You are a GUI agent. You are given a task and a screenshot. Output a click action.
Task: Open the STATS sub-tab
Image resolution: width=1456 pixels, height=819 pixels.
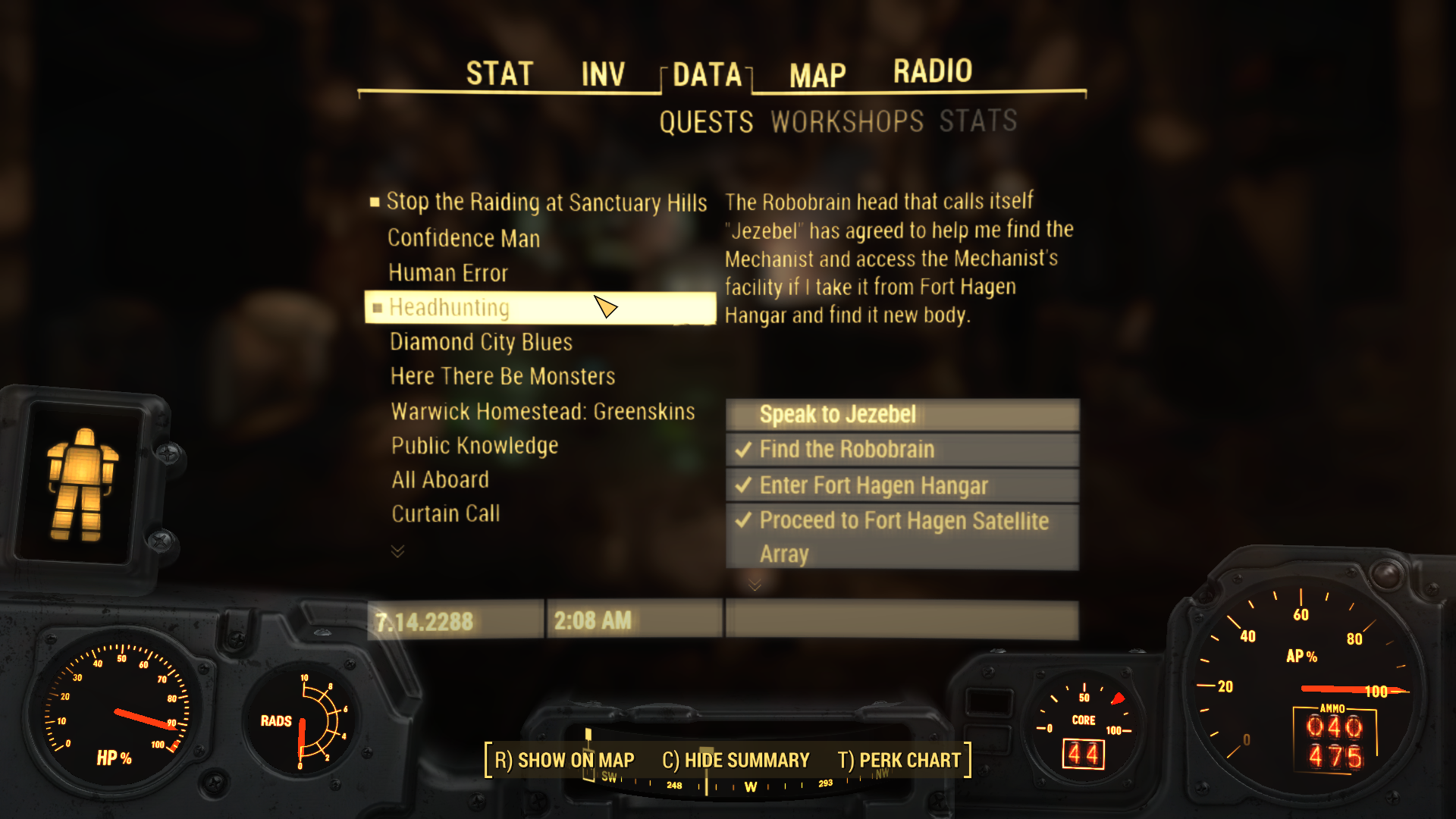[x=978, y=121]
